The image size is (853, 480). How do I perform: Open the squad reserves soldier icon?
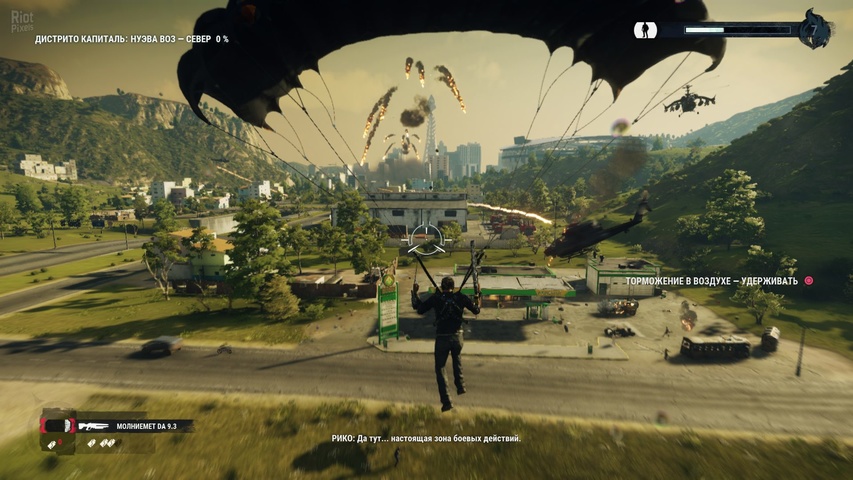(645, 30)
